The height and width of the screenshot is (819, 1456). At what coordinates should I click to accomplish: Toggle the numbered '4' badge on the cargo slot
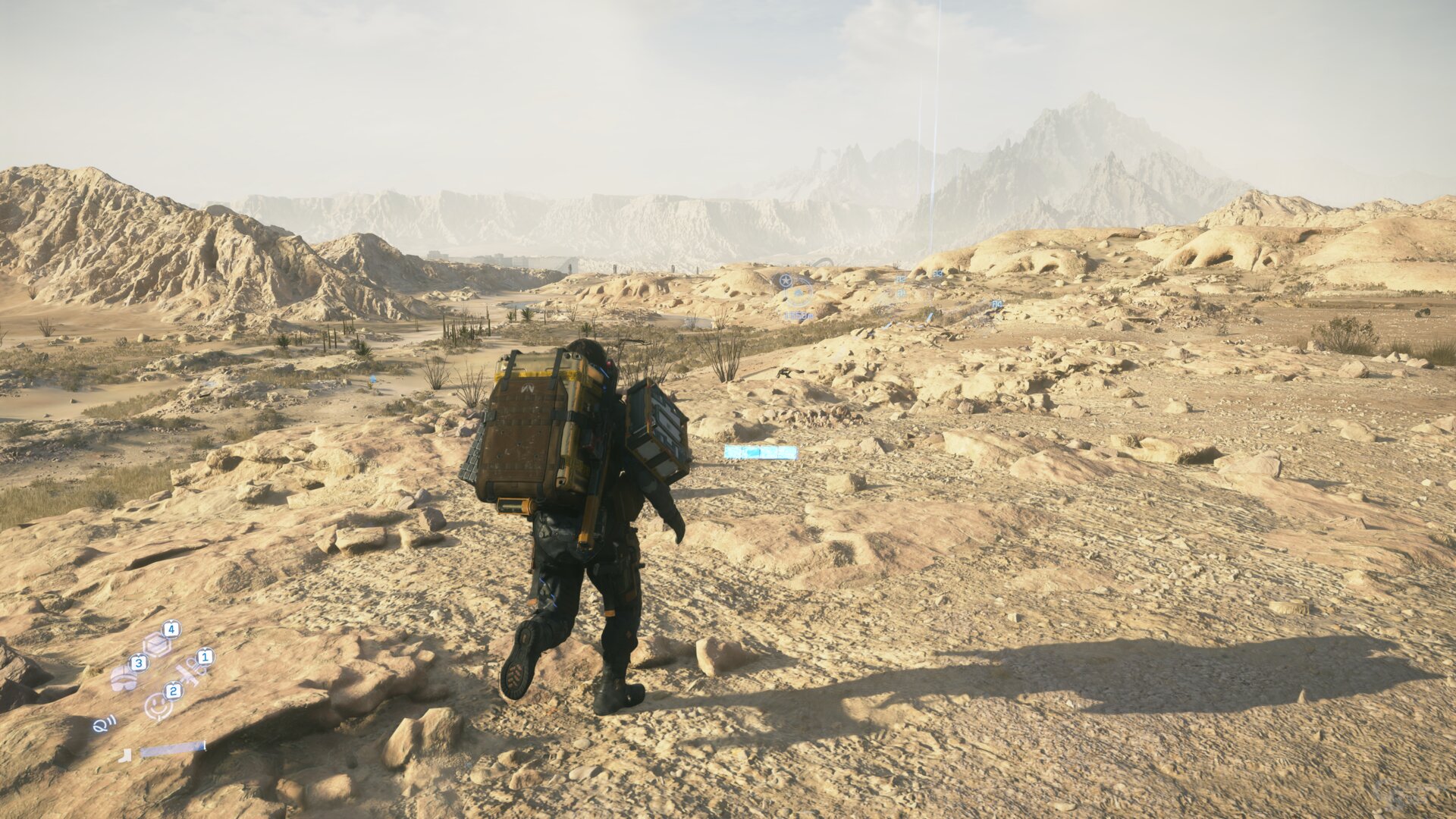pos(171,629)
